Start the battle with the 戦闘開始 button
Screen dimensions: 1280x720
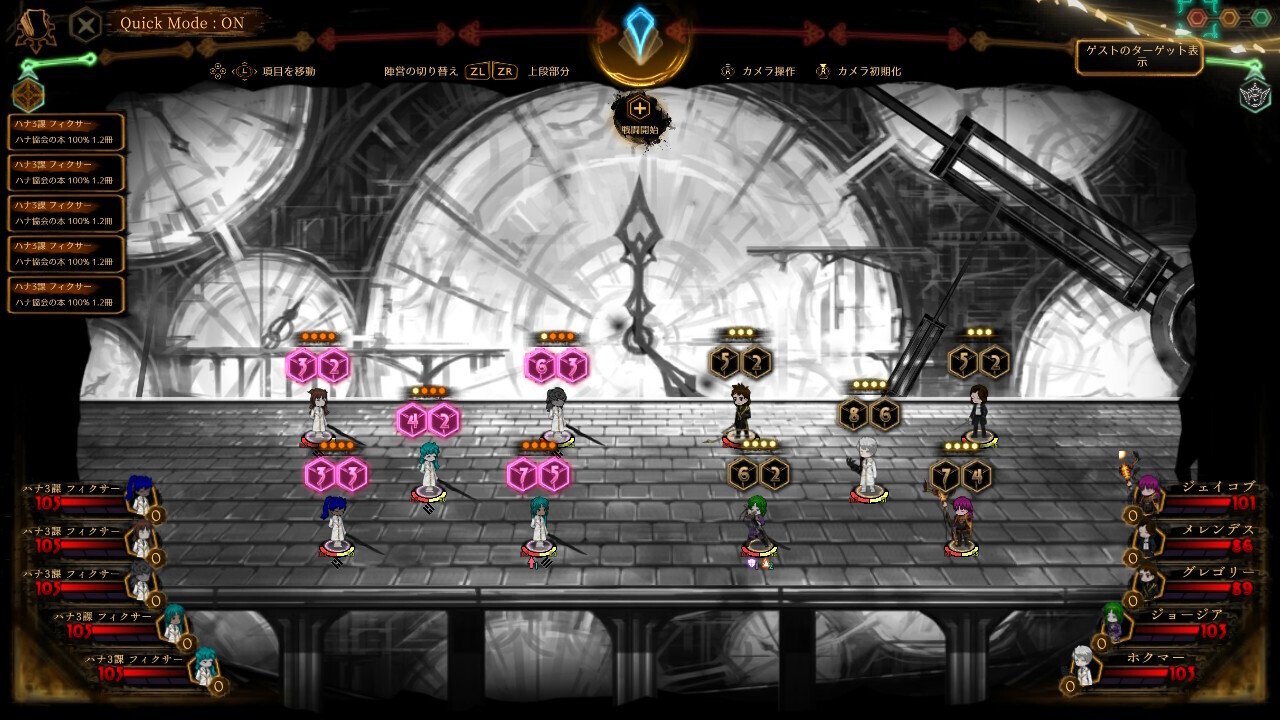(639, 114)
